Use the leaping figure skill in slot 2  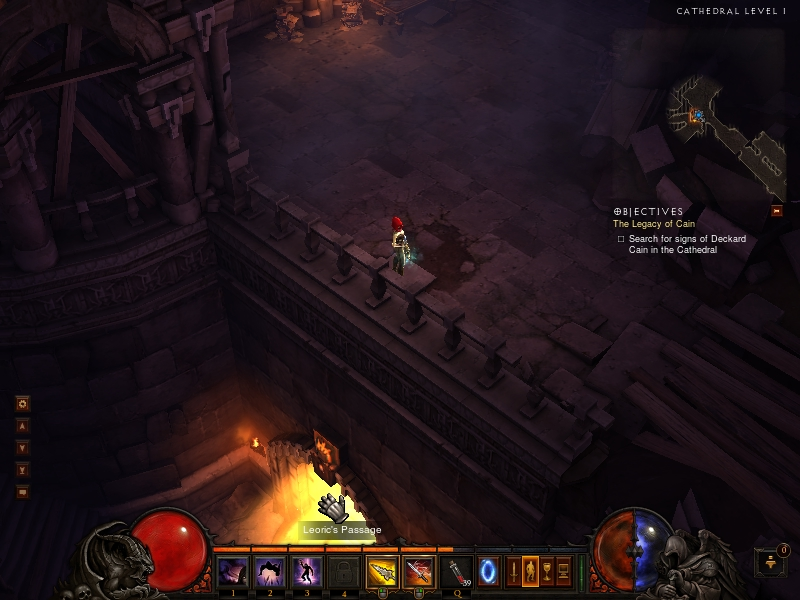click(x=269, y=572)
